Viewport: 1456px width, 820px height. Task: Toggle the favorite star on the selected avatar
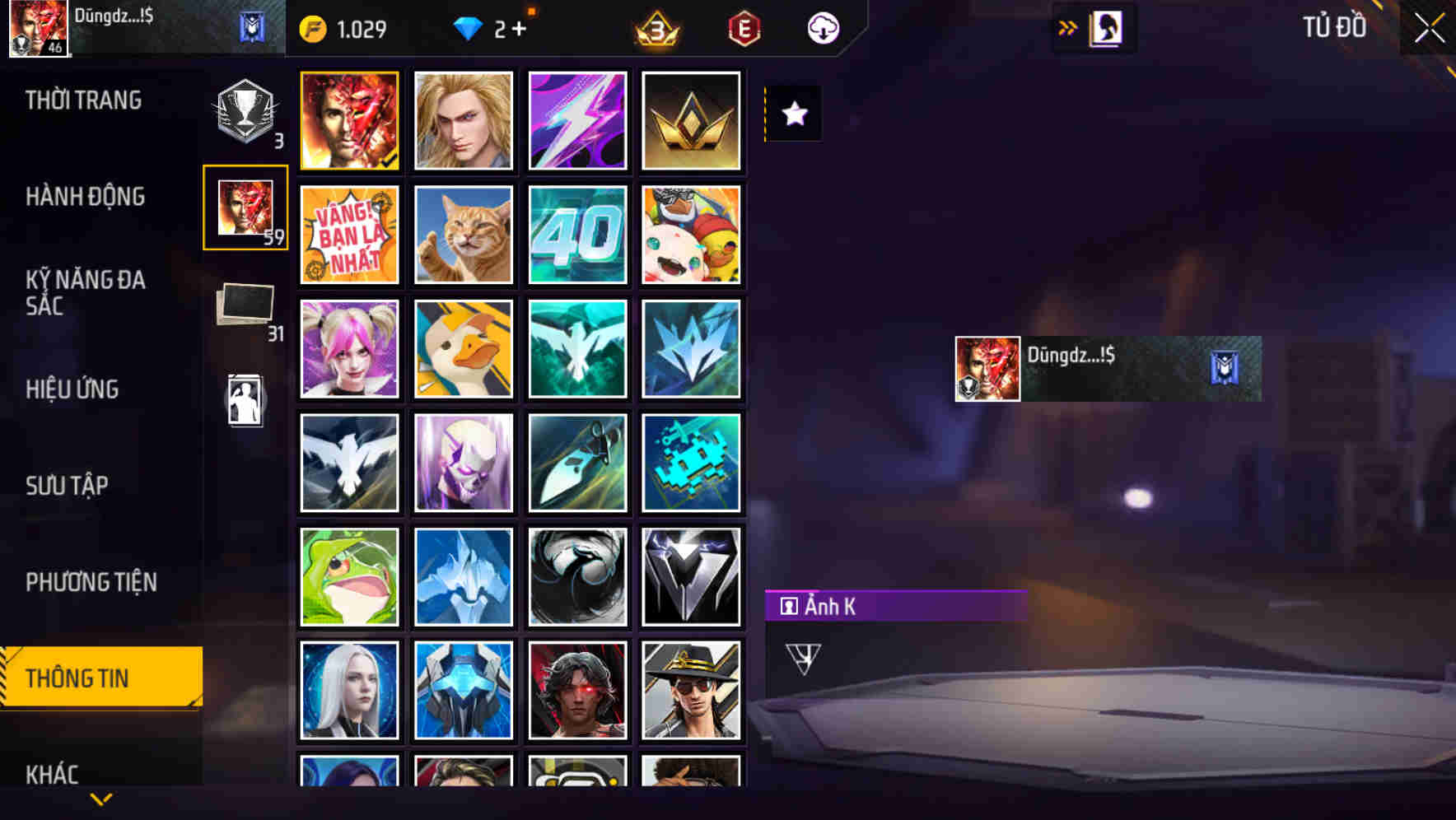793,114
